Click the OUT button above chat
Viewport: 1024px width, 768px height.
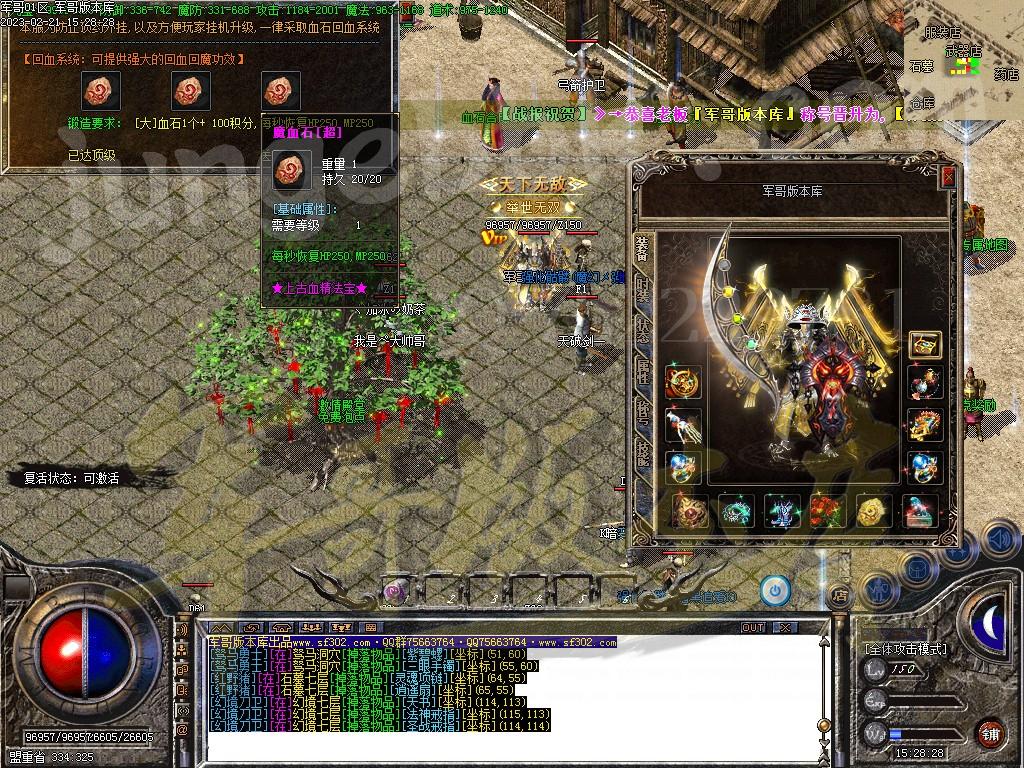[752, 628]
